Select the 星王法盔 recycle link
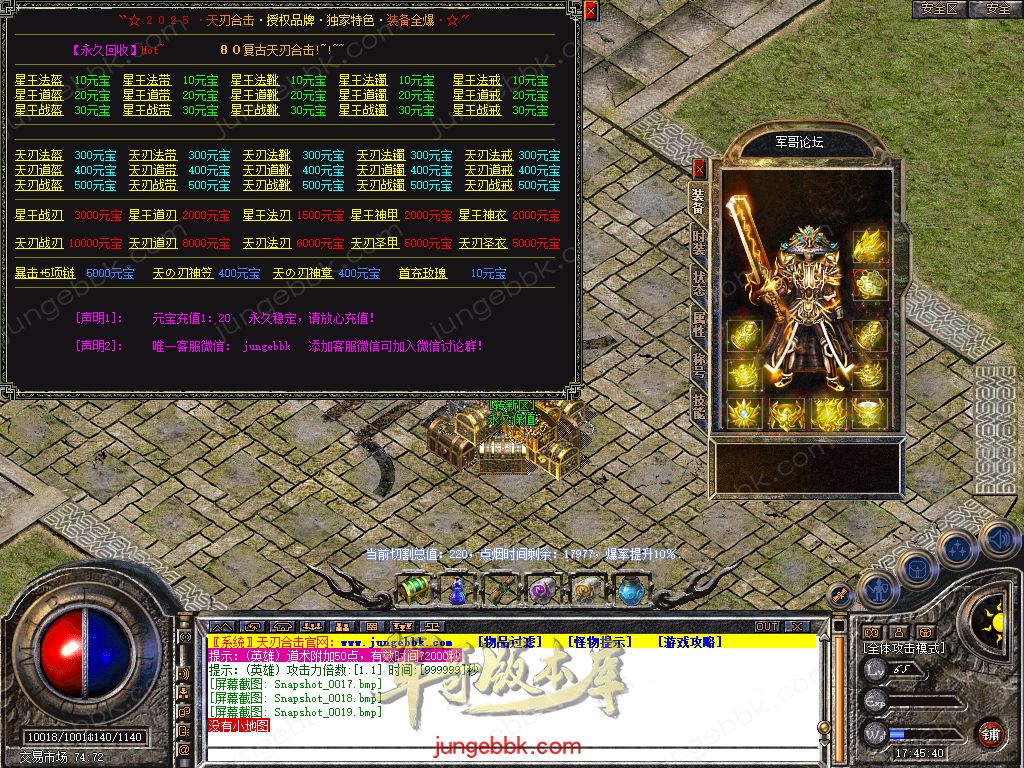 pos(39,80)
